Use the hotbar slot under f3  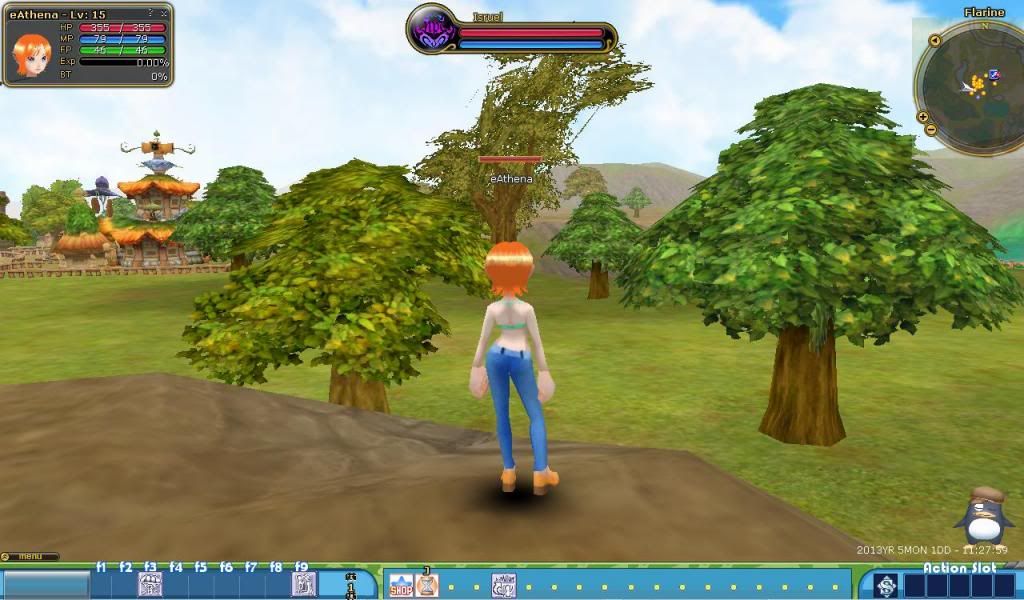tap(150, 585)
